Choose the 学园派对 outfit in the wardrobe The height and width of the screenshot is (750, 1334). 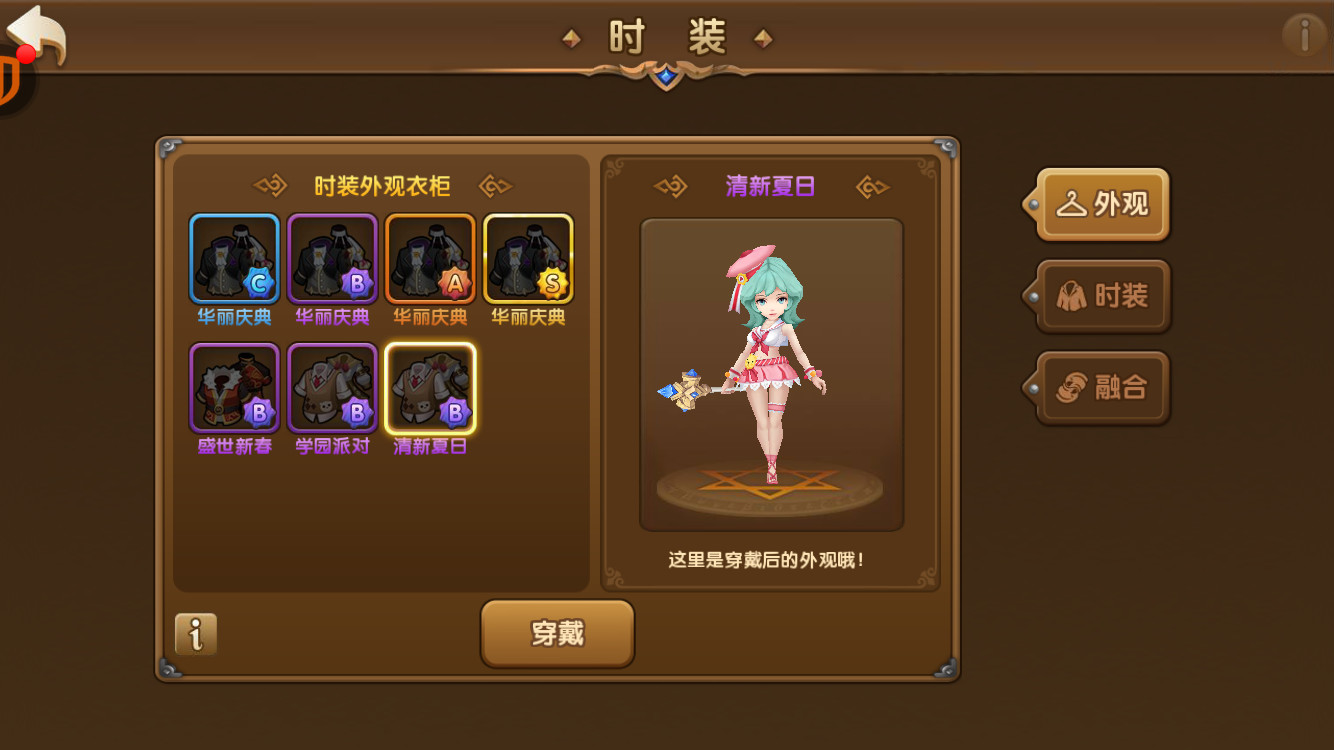(332, 390)
